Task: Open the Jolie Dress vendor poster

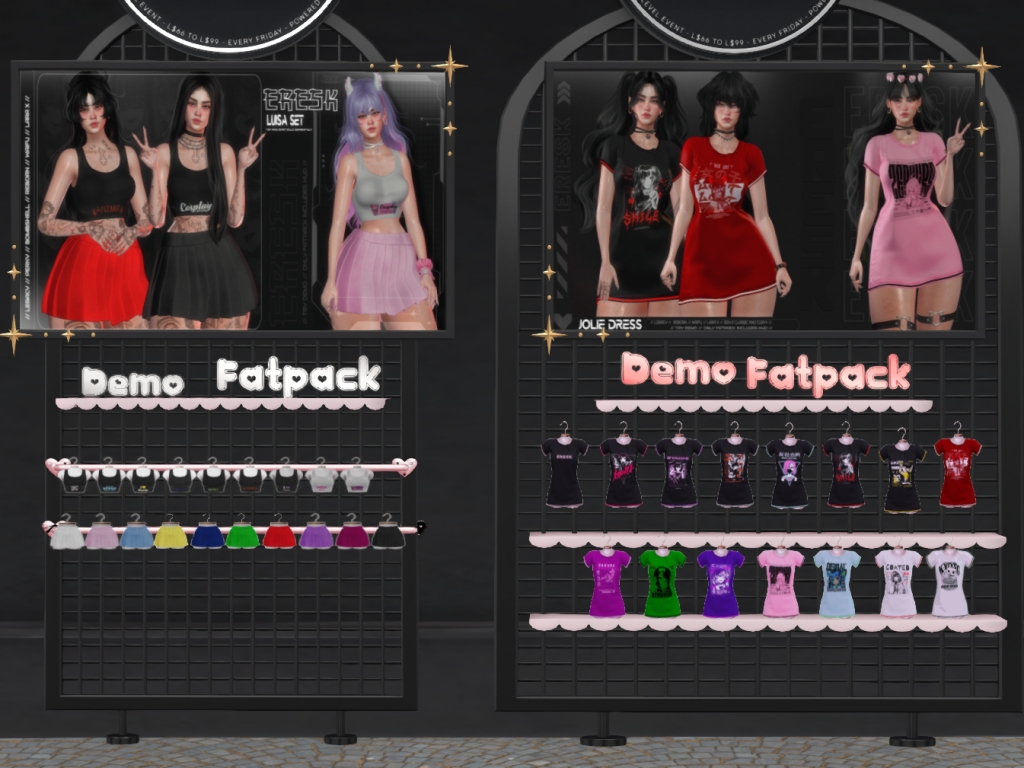Action: coord(765,200)
